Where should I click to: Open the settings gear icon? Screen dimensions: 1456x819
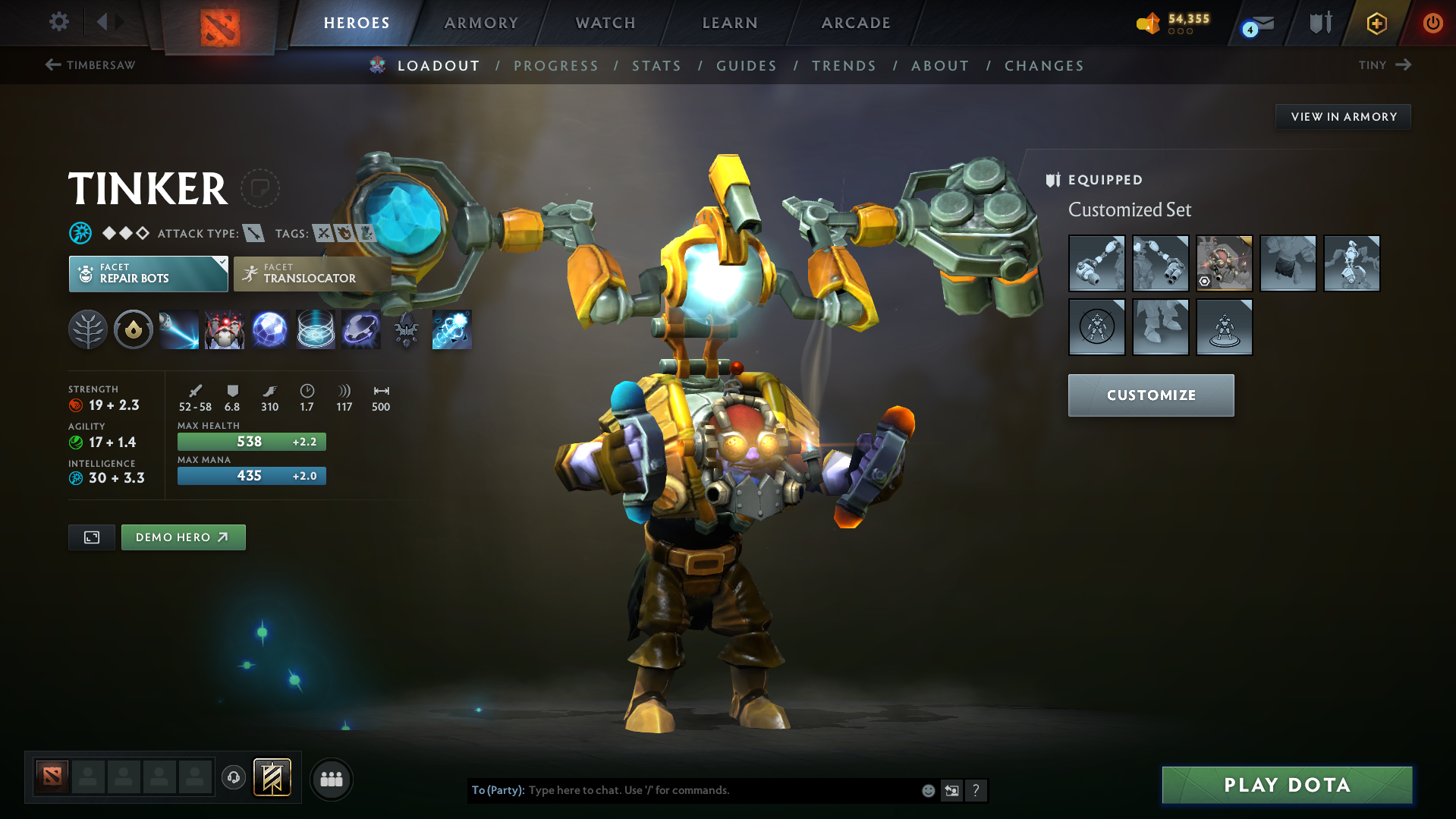click(x=58, y=22)
